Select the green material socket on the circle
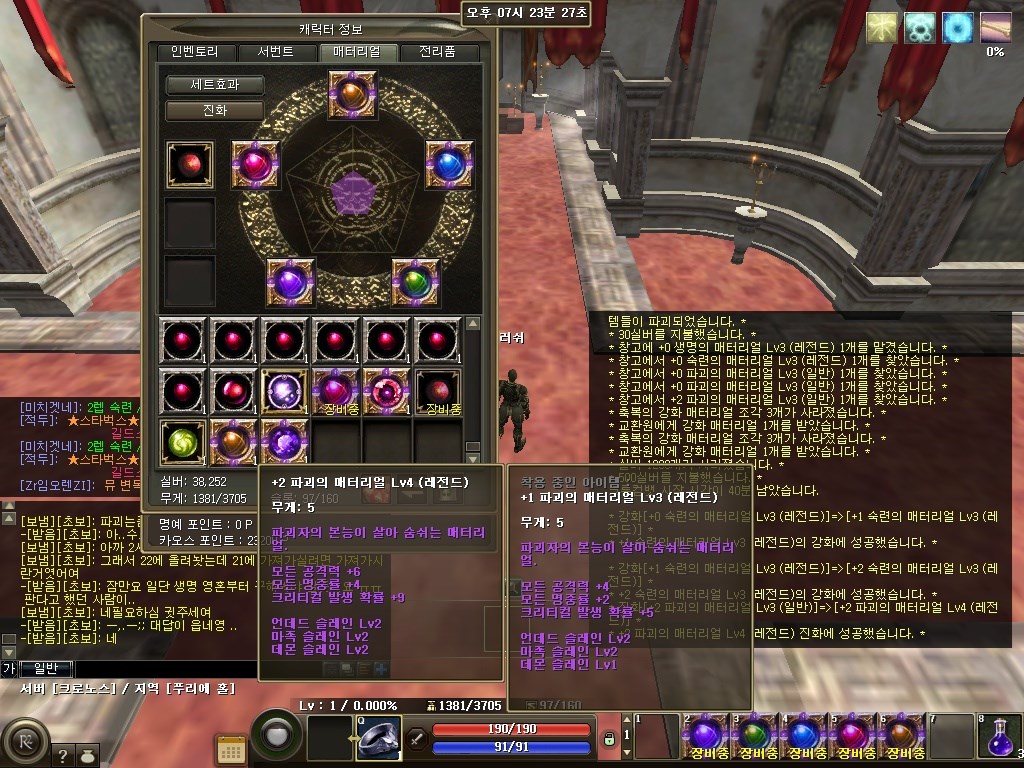1024x768 pixels. 416,282
